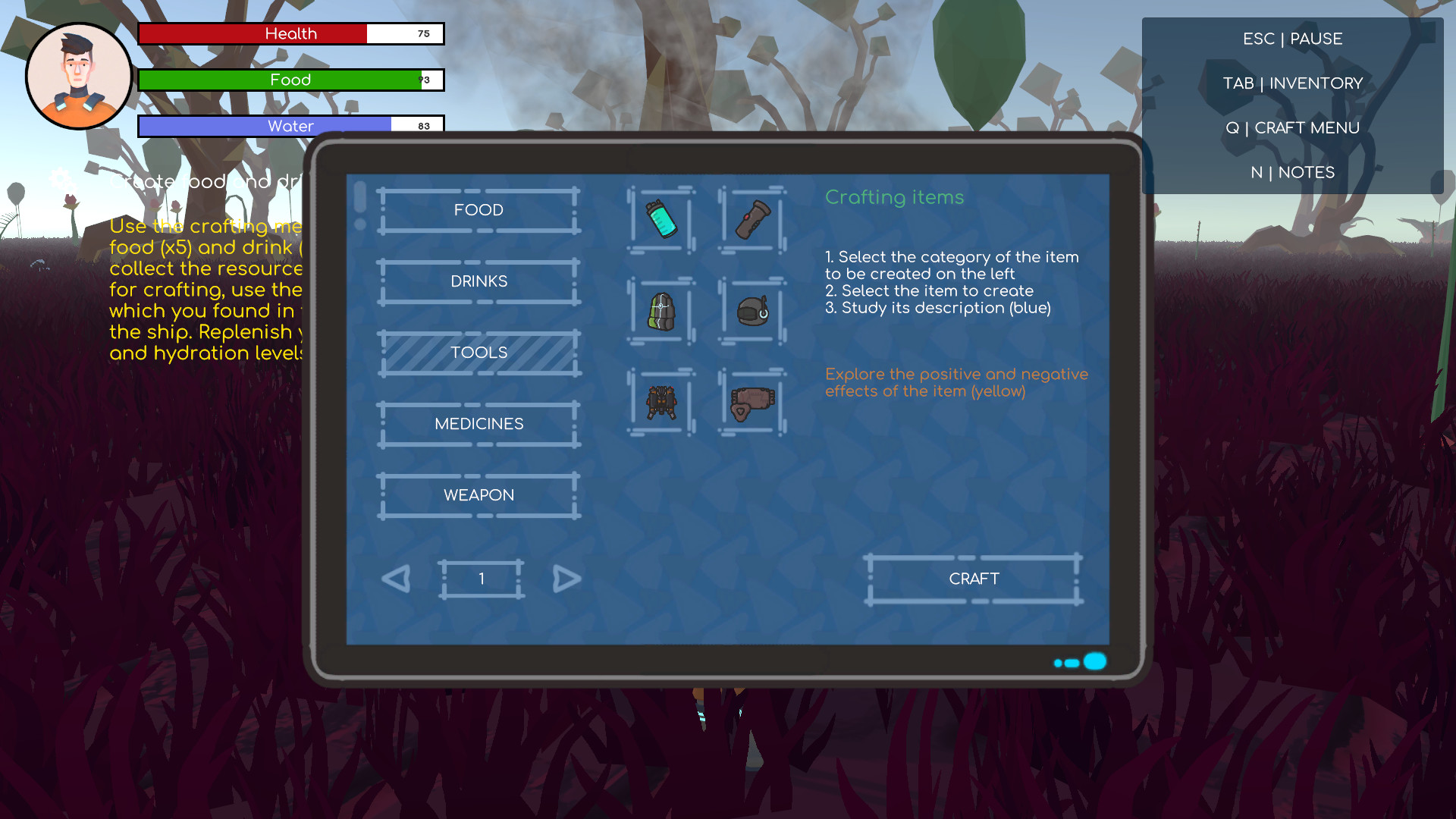
Task: Click the settings gear near the quest text
Action: [62, 180]
